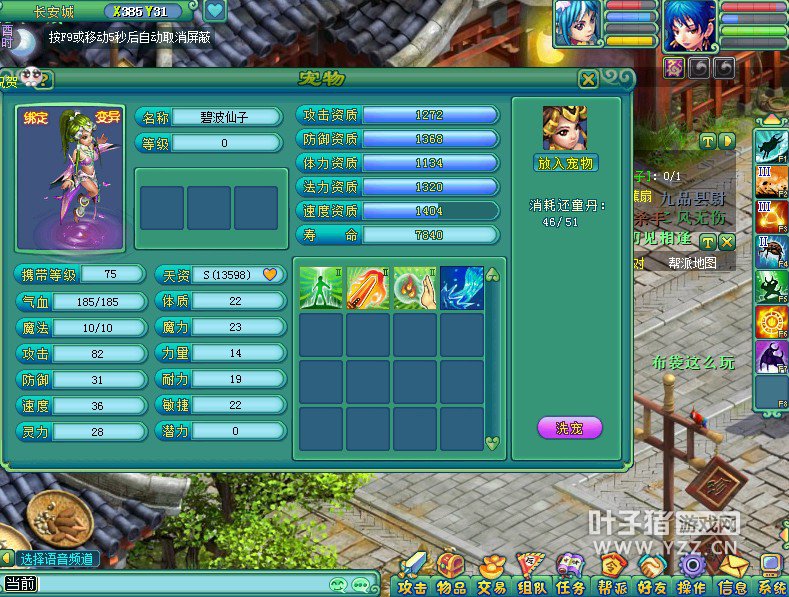Open the 任务 quest menu
Image resolution: width=789 pixels, height=597 pixels.
tap(571, 574)
